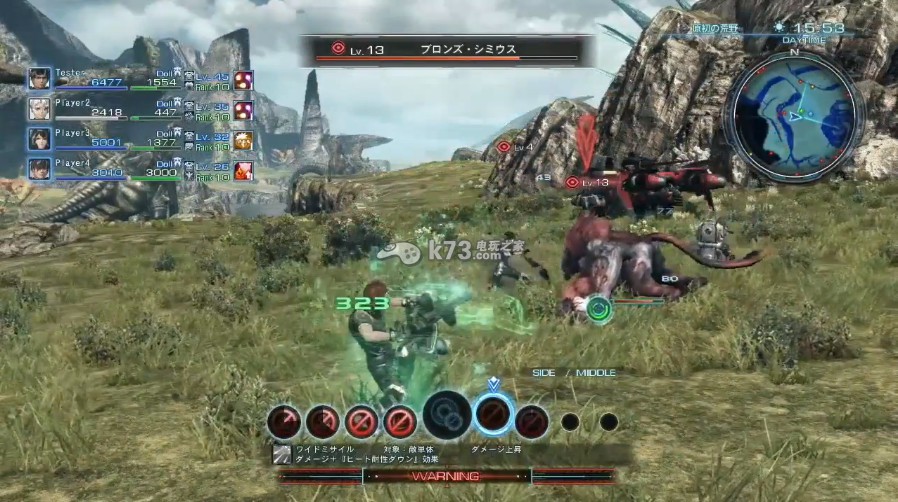Select Player2's party portrait
898x502 pixels.
pos(40,108)
